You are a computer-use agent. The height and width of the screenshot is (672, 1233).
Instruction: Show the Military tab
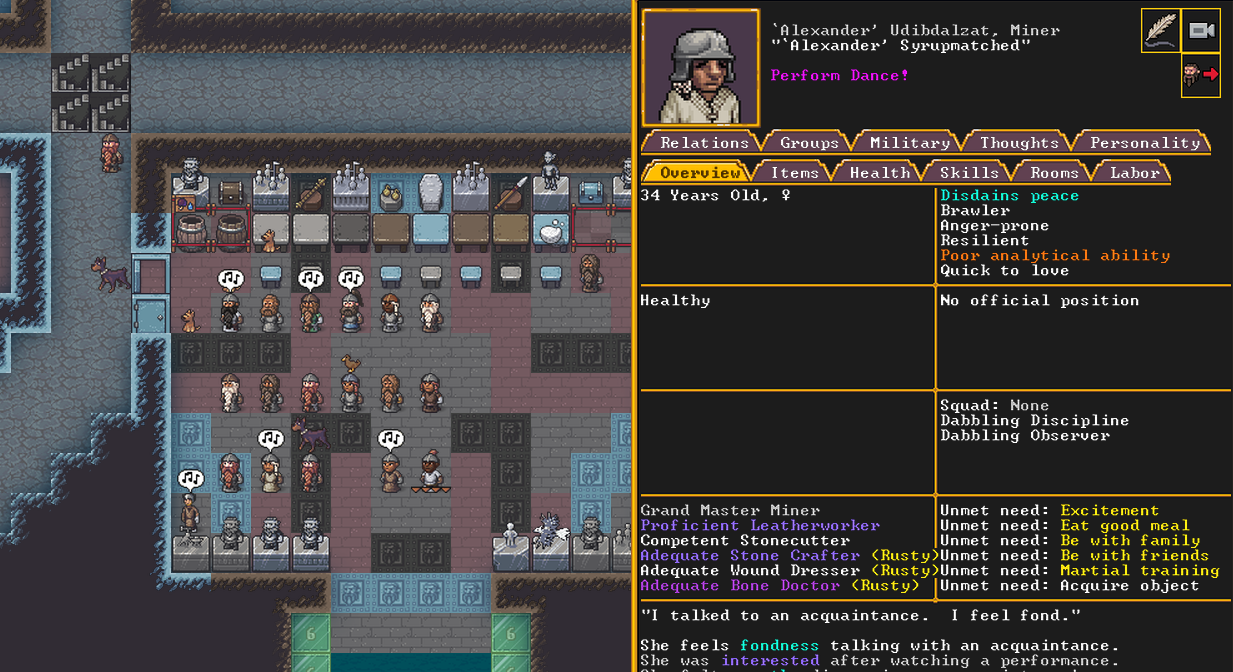click(x=909, y=143)
